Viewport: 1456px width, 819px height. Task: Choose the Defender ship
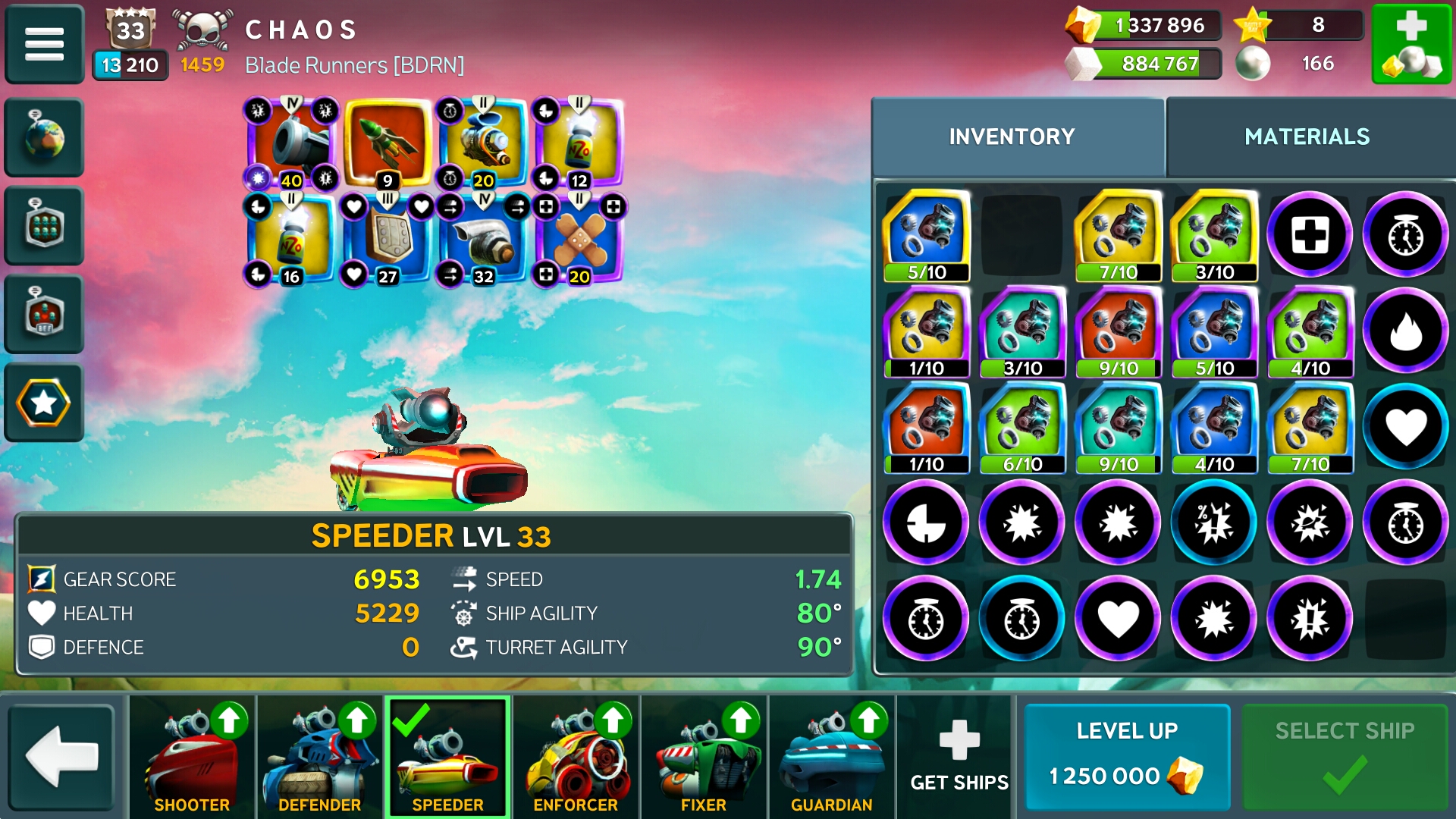pos(319,757)
